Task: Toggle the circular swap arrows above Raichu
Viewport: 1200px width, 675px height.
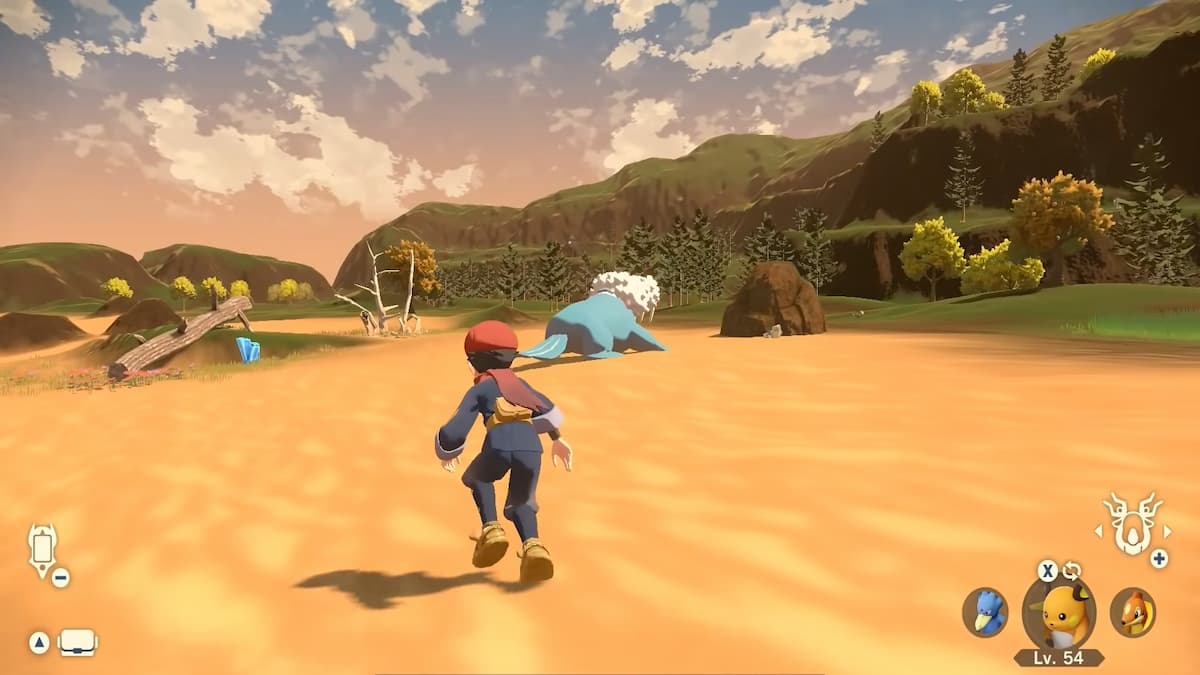Action: [x=1072, y=571]
